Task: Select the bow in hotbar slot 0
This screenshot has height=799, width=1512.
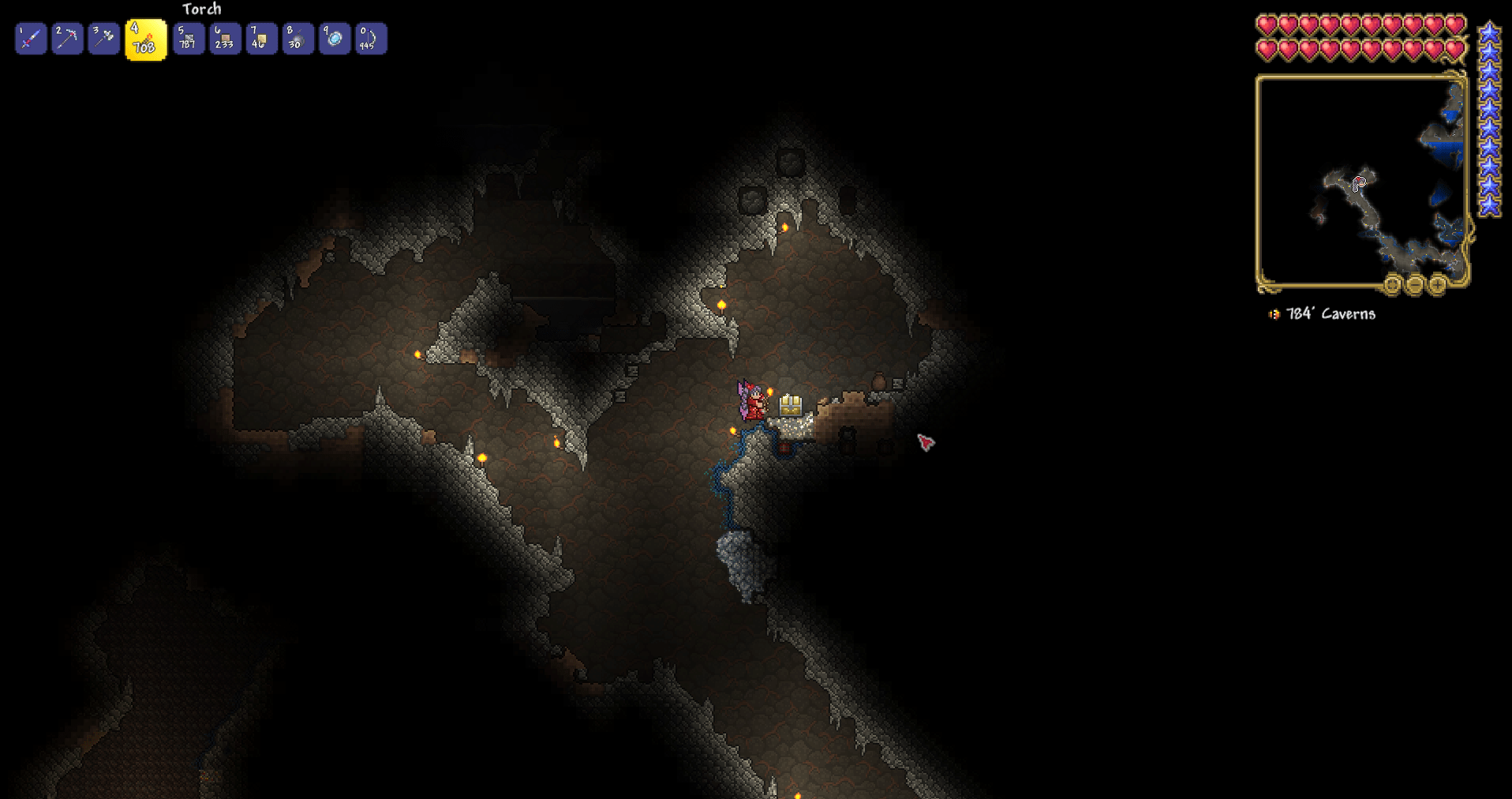Action: 369,38
